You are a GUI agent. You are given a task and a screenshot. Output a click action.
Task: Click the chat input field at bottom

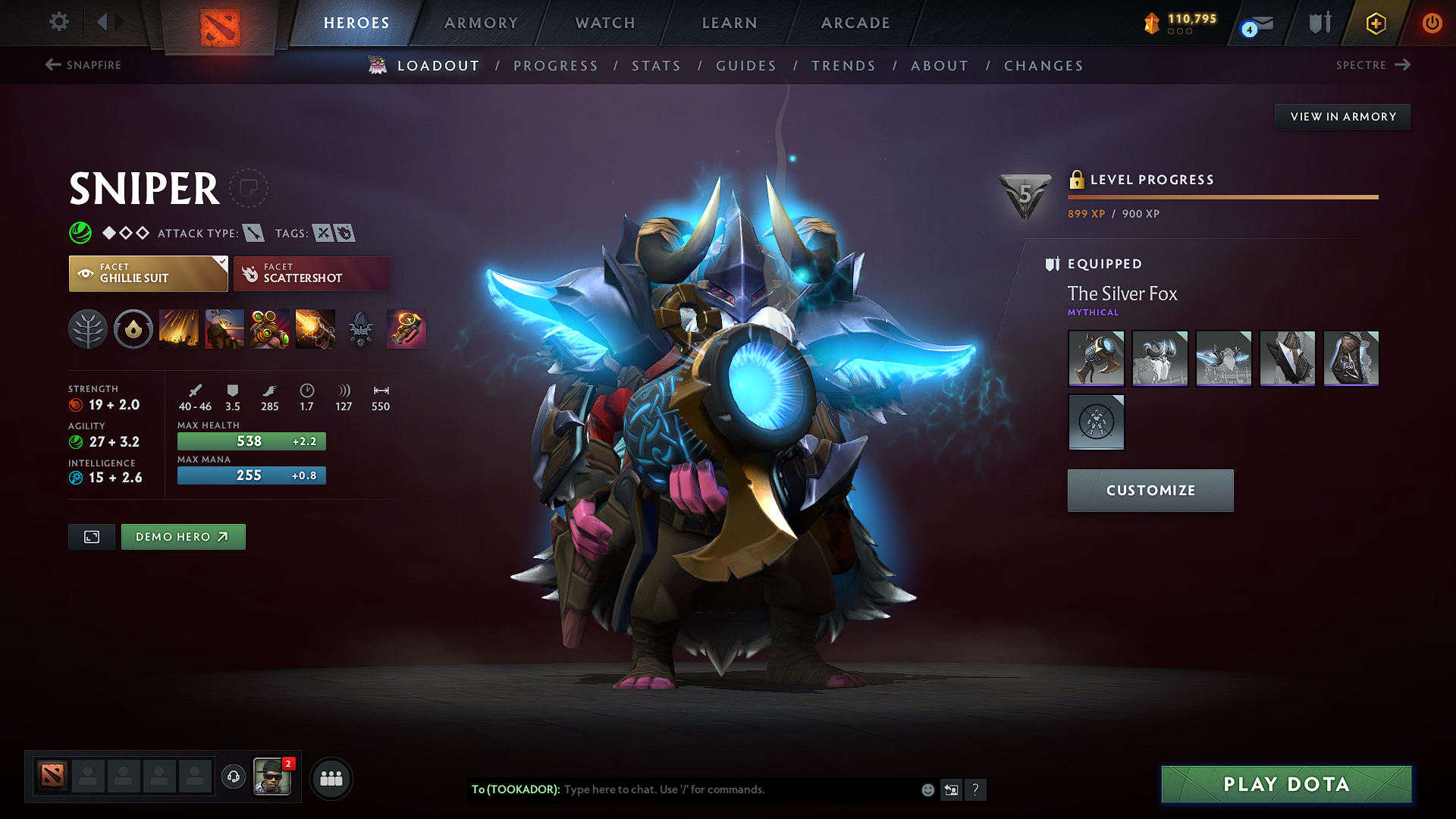pos(720,789)
